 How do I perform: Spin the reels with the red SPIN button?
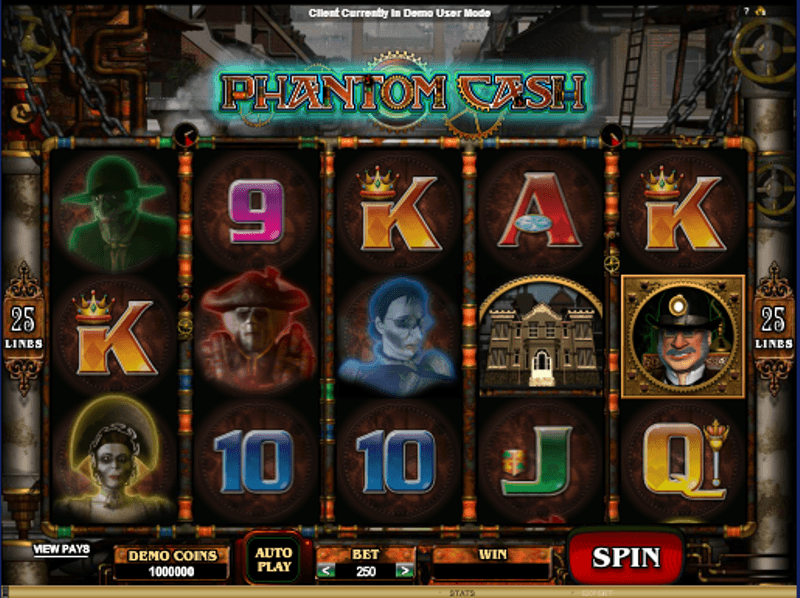point(626,556)
